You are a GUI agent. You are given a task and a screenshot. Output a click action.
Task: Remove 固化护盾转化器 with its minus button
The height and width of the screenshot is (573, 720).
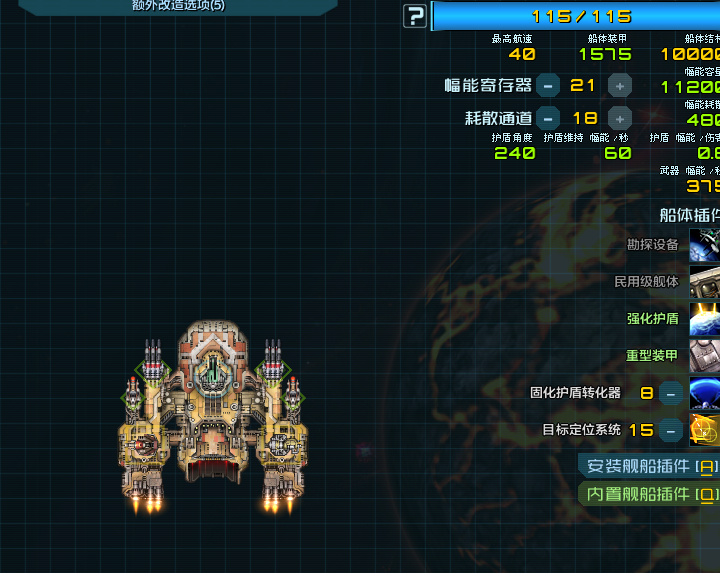click(672, 393)
